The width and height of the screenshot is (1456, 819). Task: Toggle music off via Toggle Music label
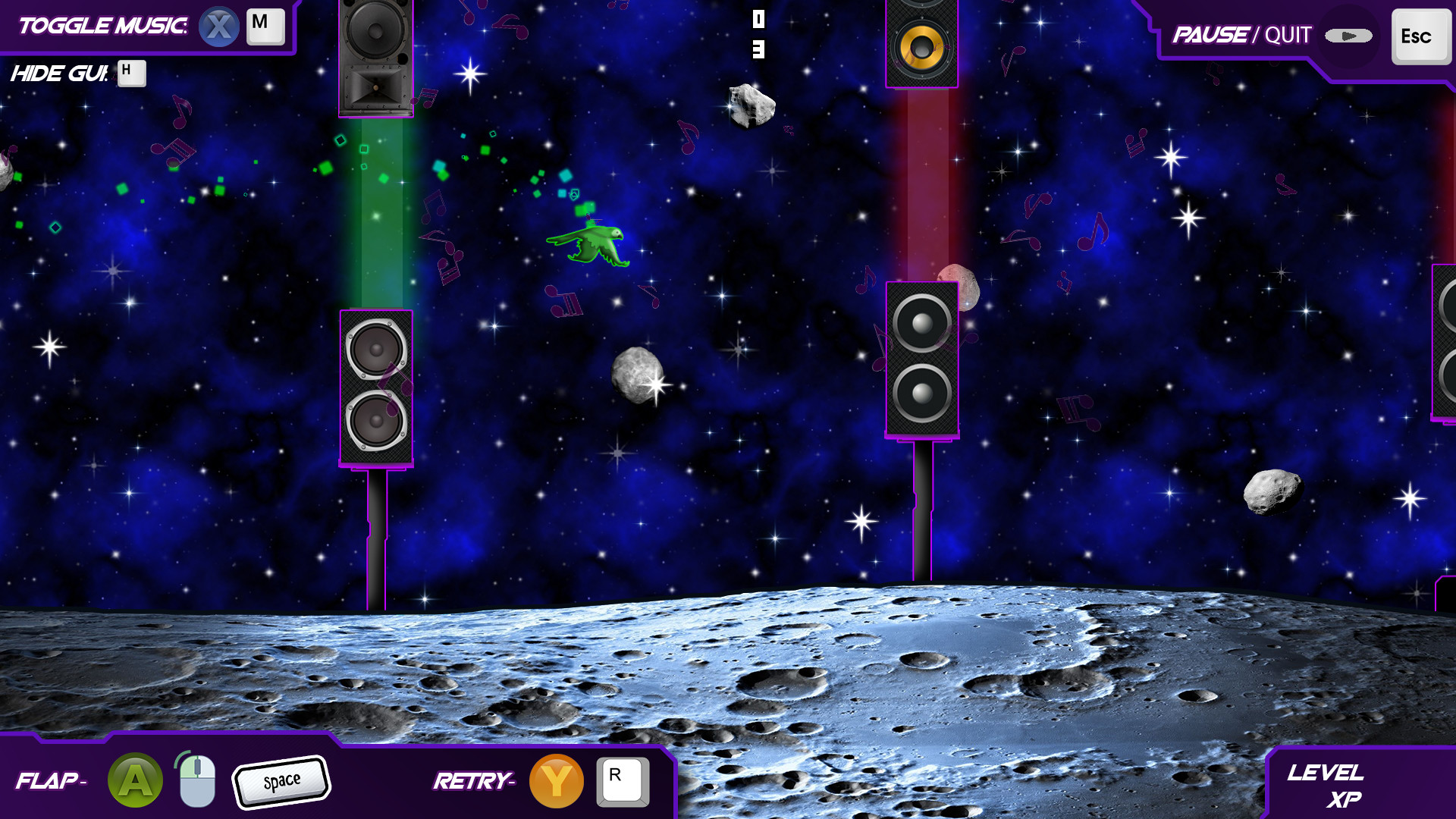[x=102, y=24]
